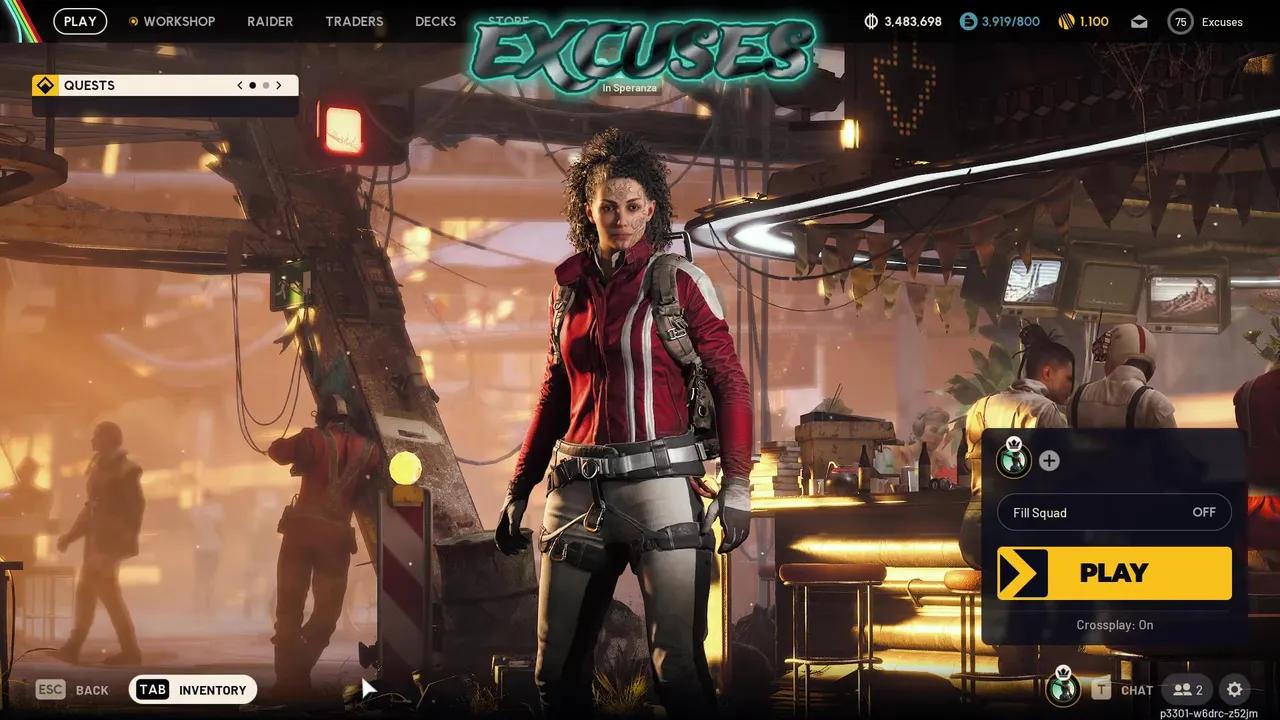Switch to the TRADERS menu tab
This screenshot has width=1280, height=720.
pos(354,20)
